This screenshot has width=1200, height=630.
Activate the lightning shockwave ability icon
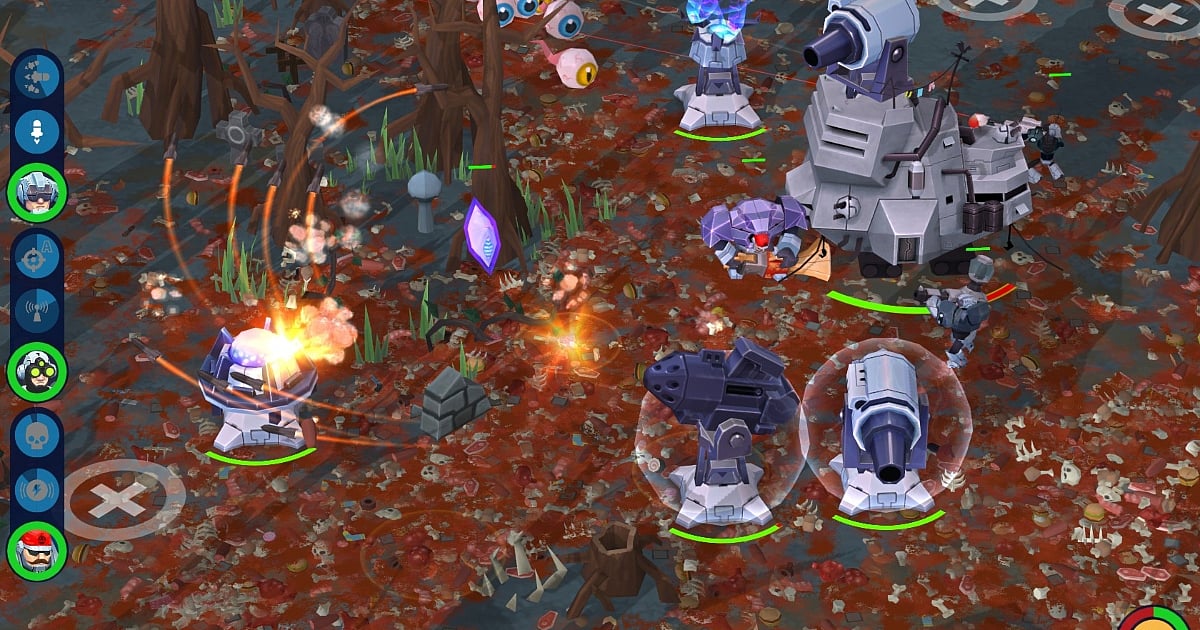pyautogui.click(x=37, y=490)
